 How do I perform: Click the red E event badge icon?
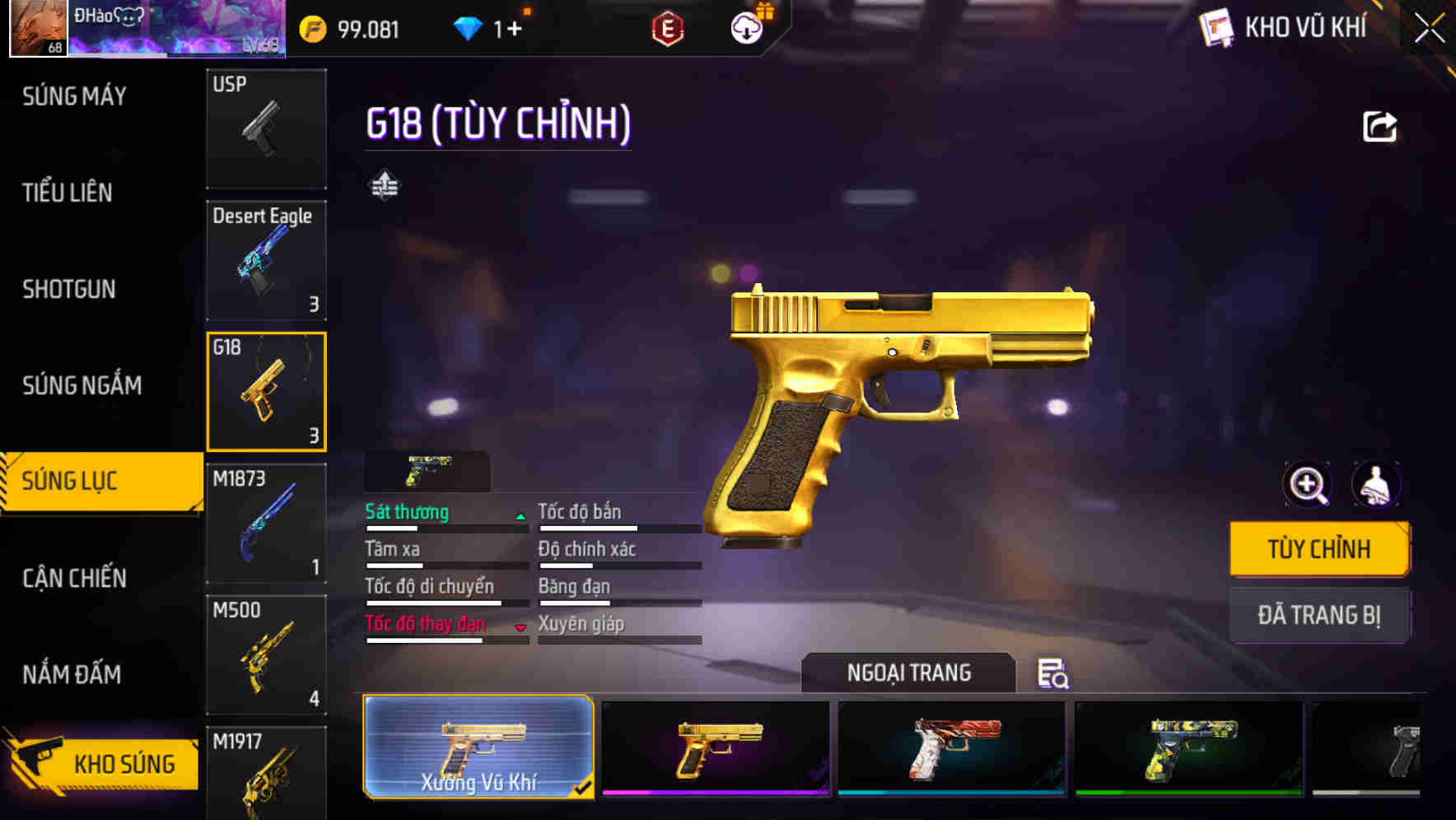(x=668, y=27)
